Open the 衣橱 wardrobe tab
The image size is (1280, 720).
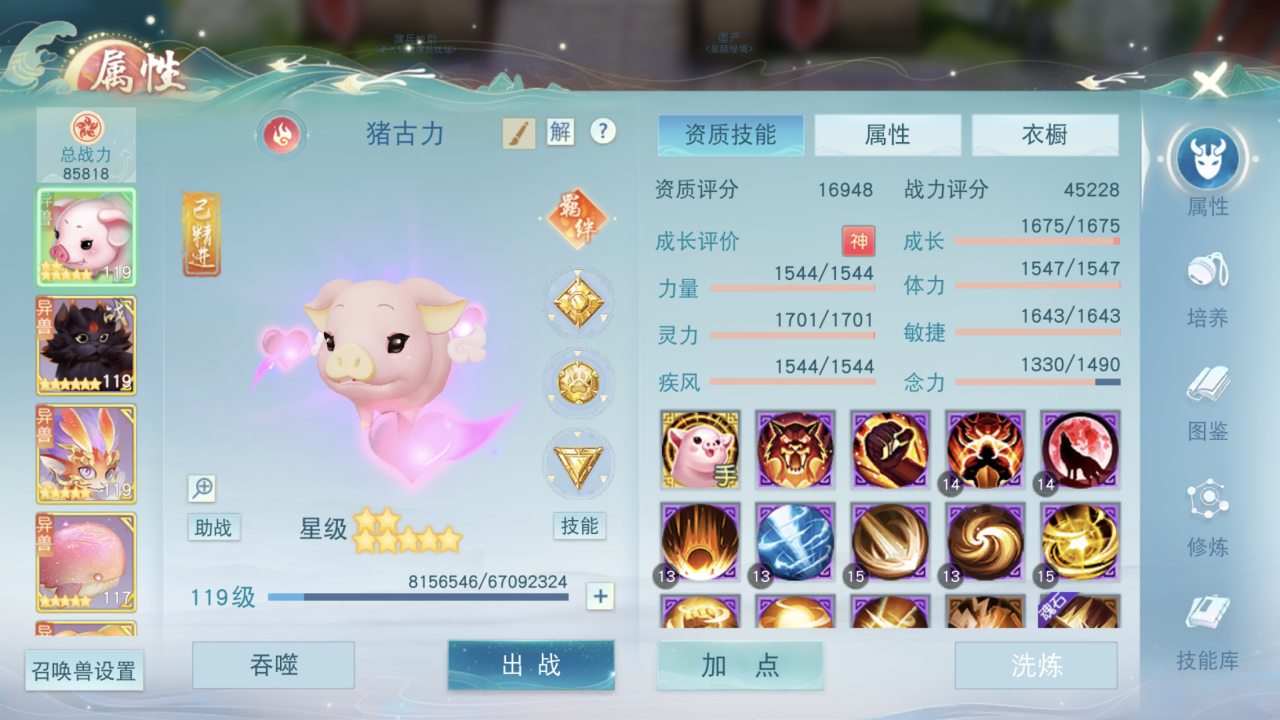pyautogui.click(x=1045, y=135)
